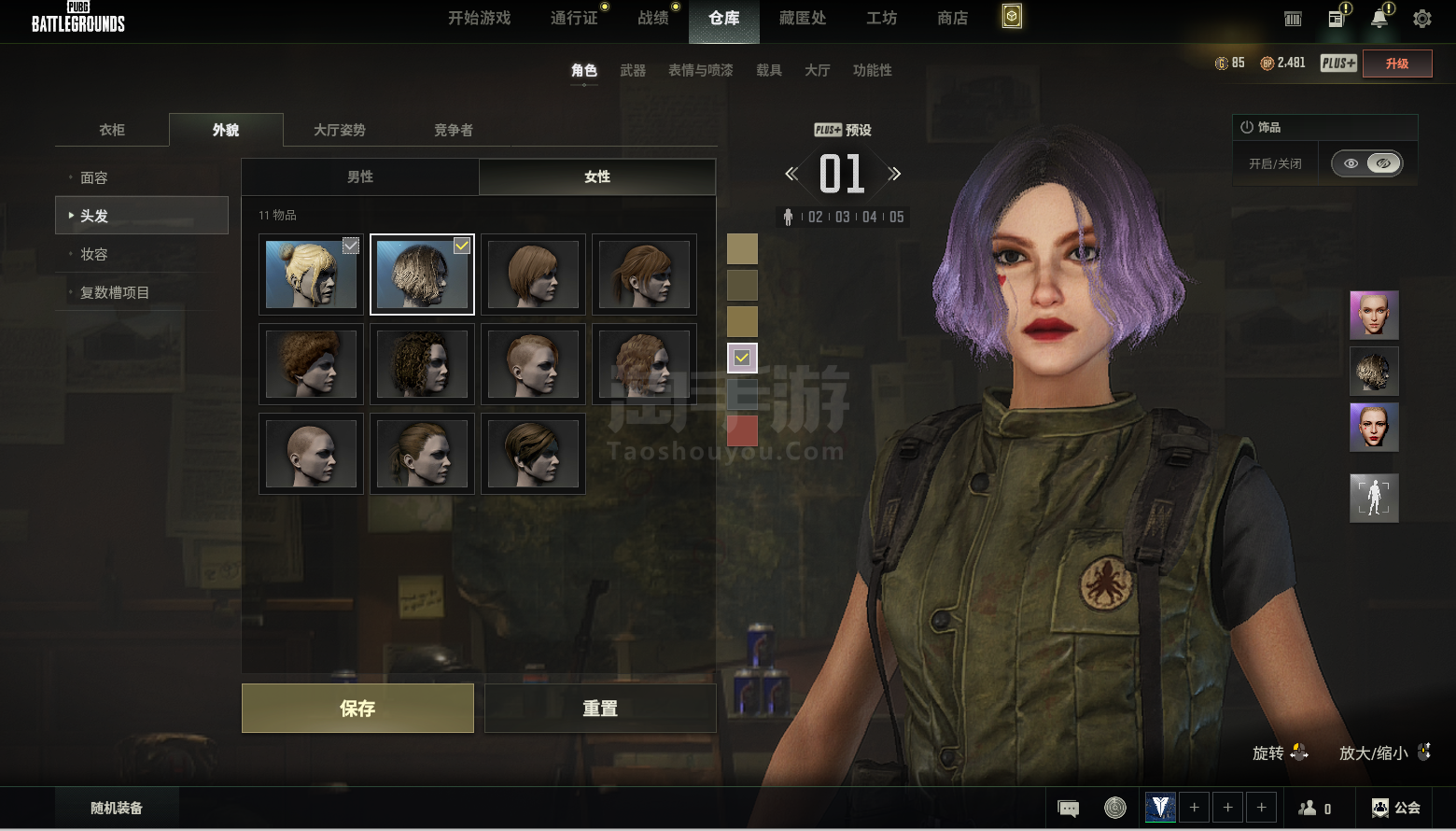Select the blonde bun hairstyle thumbnail
This screenshot has width=1456, height=831.
tap(311, 275)
